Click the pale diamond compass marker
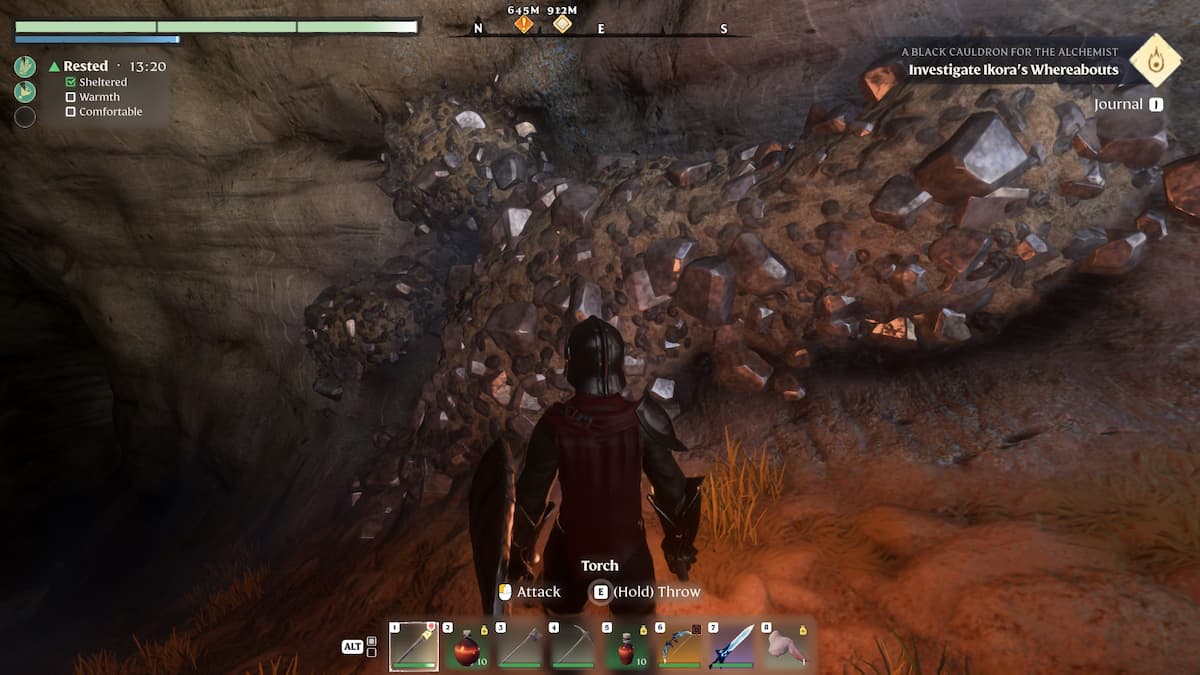Screen dimensions: 1200x675 point(563,23)
